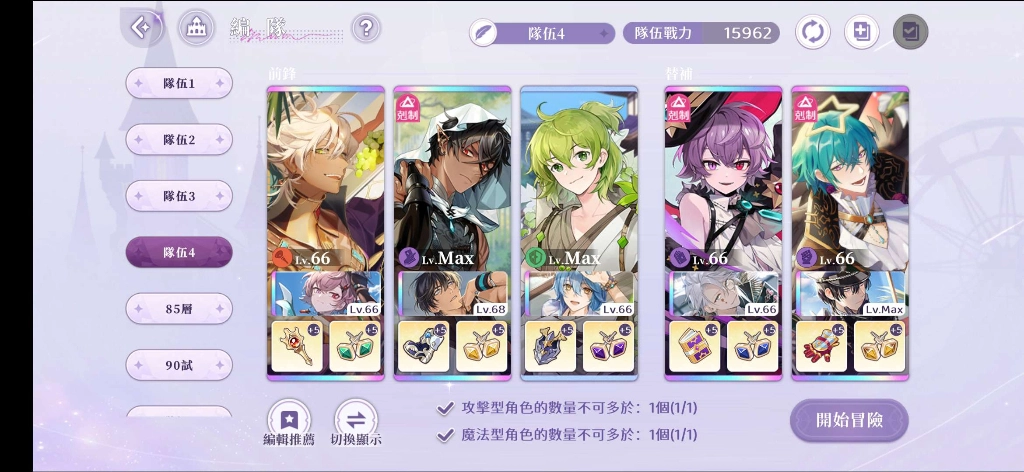Screen dimensions: 1024x472
Task: Switch to 隊伍1 tab
Action: pyautogui.click(x=179, y=84)
